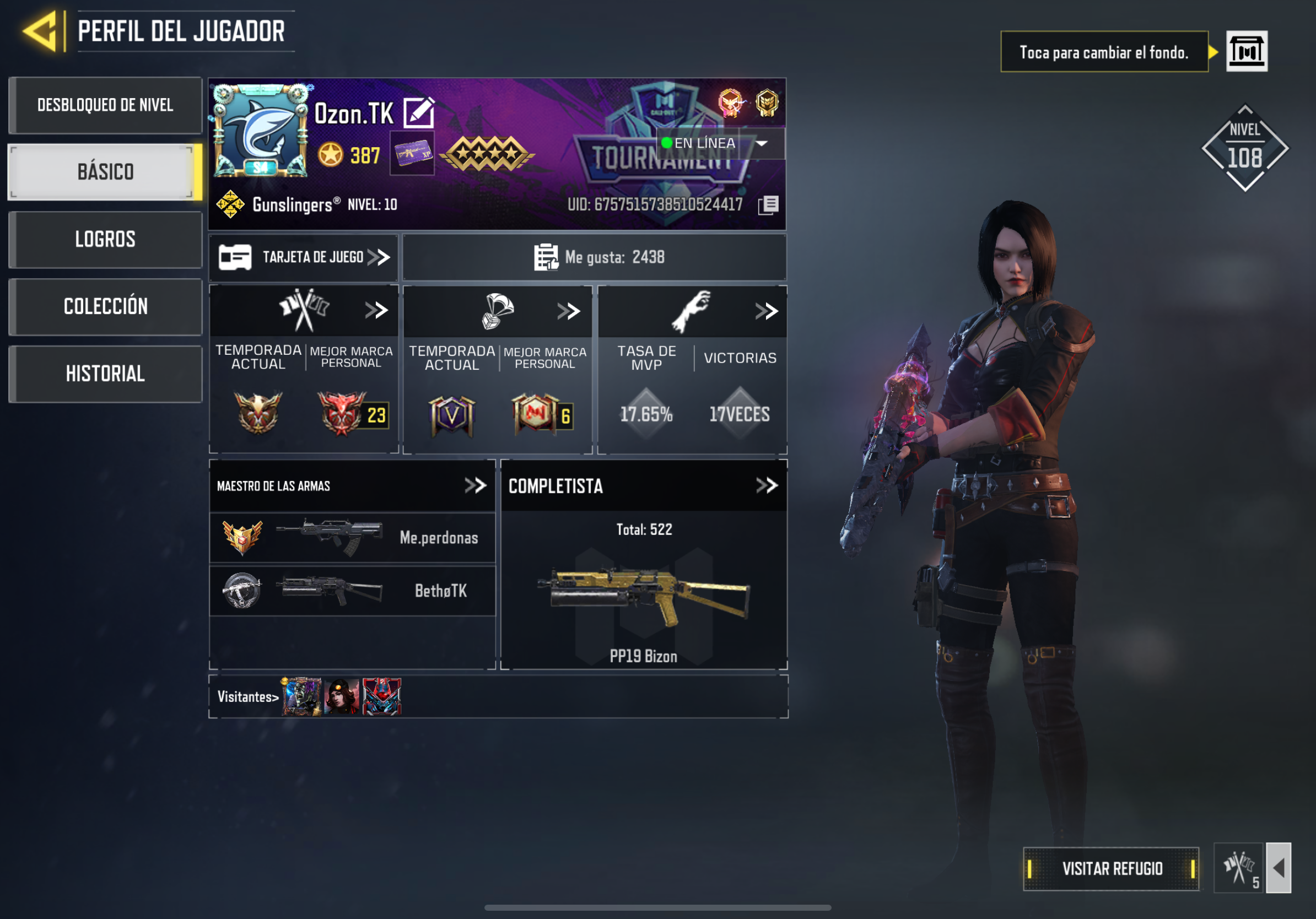1316x919 pixels.
Task: Change the profile background
Action: click(x=1246, y=52)
